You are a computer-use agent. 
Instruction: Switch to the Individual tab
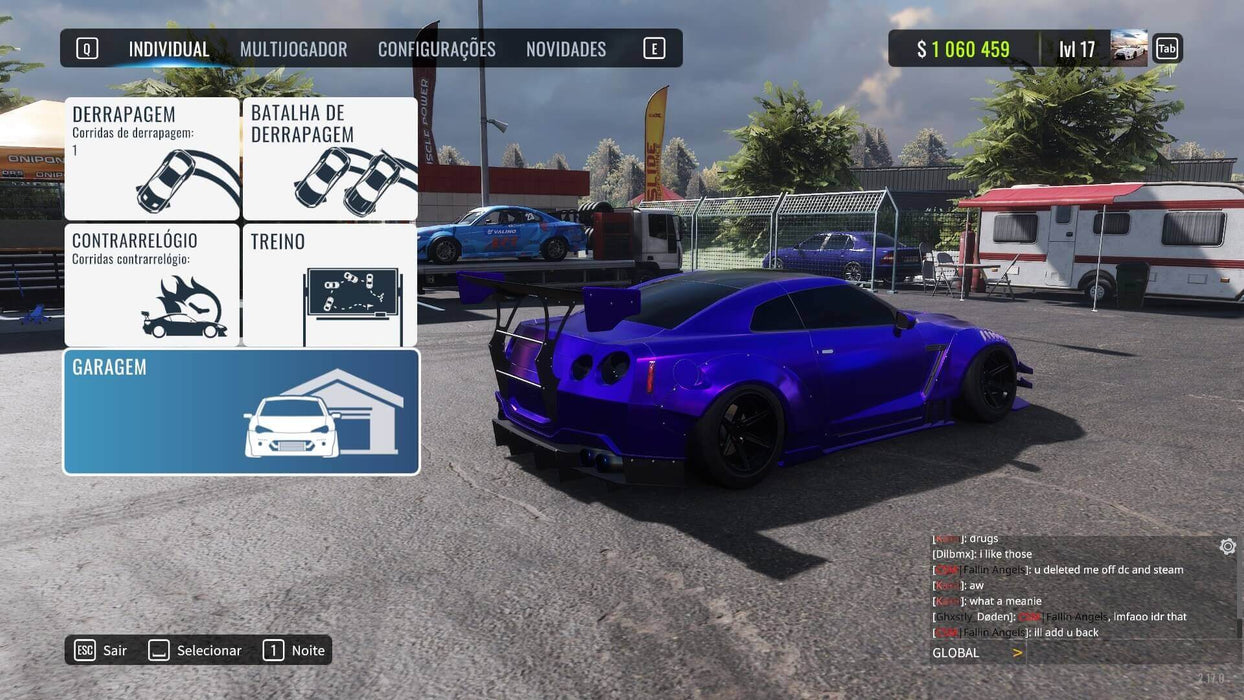(169, 49)
